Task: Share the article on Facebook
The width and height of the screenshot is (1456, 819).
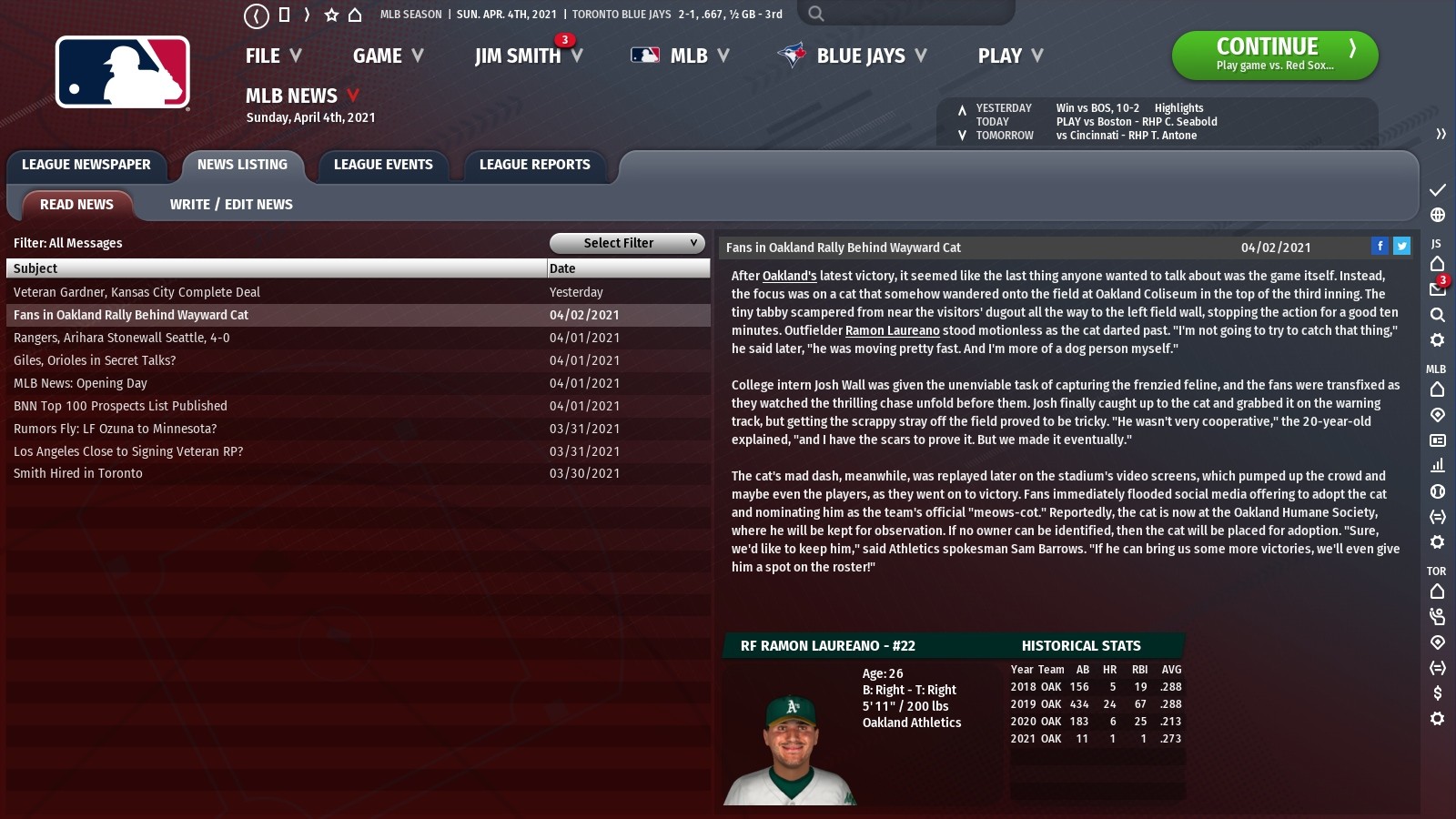Action: tap(1381, 246)
